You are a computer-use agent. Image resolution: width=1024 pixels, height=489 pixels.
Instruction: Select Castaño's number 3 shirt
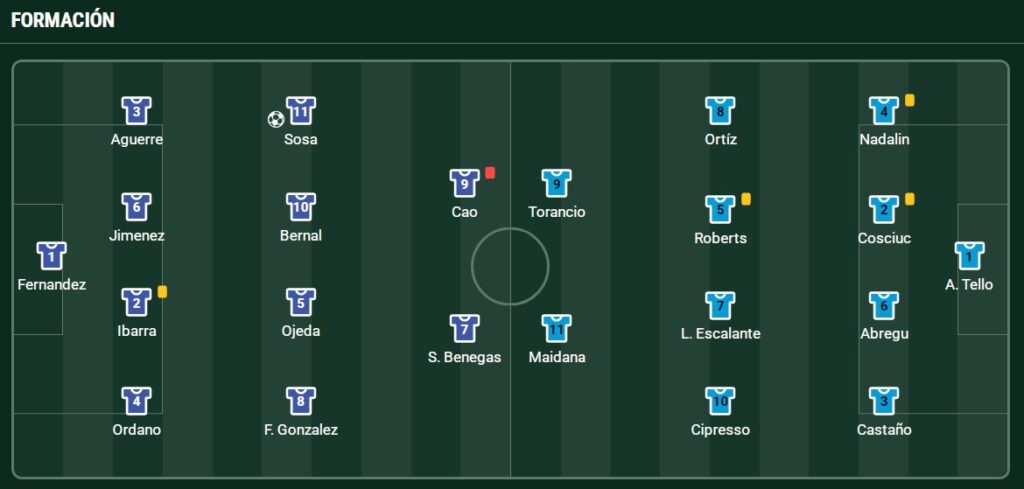tap(884, 401)
